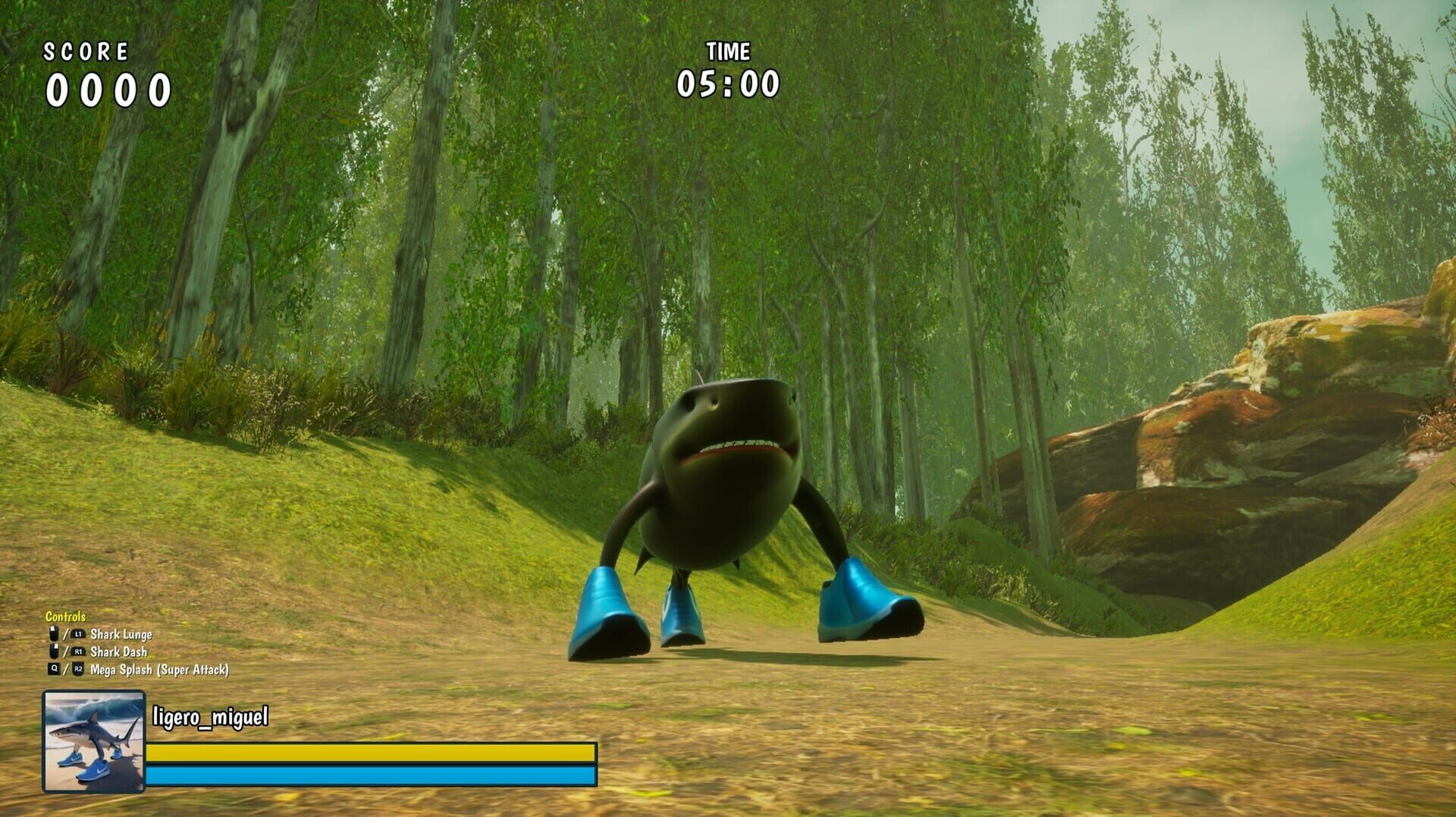Click the yellow health bar

[372, 751]
